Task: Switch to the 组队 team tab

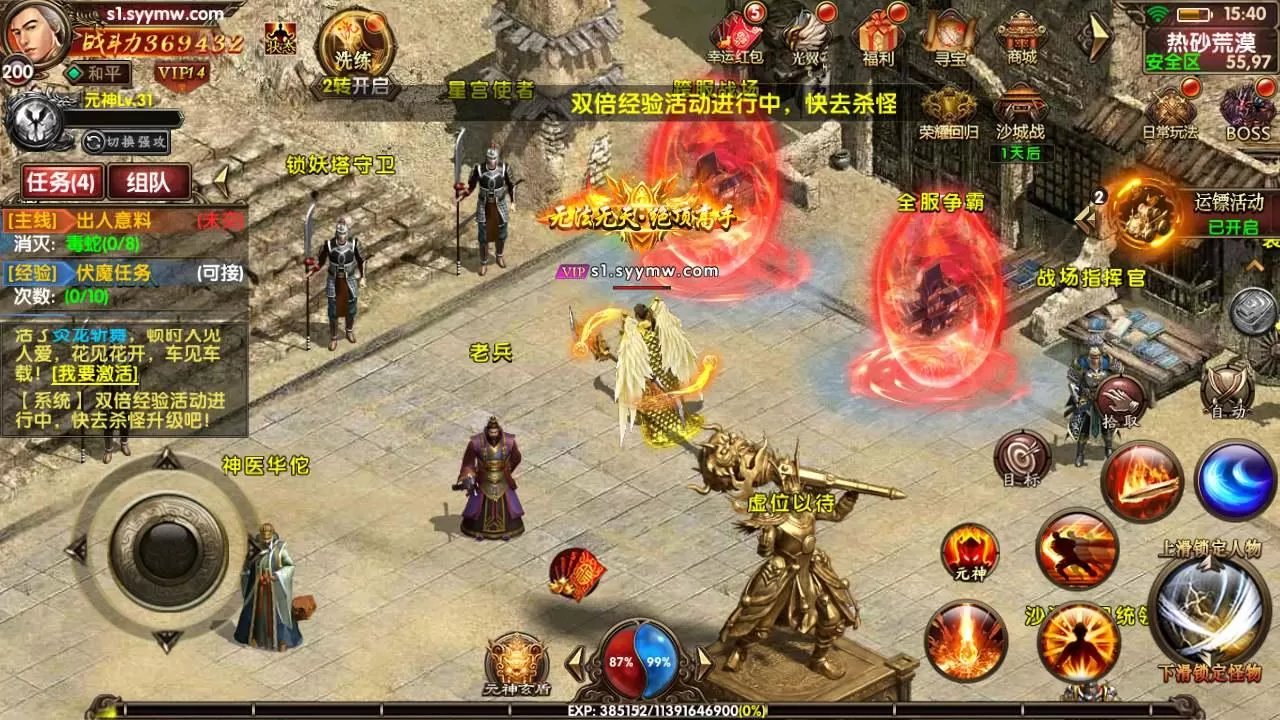Action: coord(150,181)
